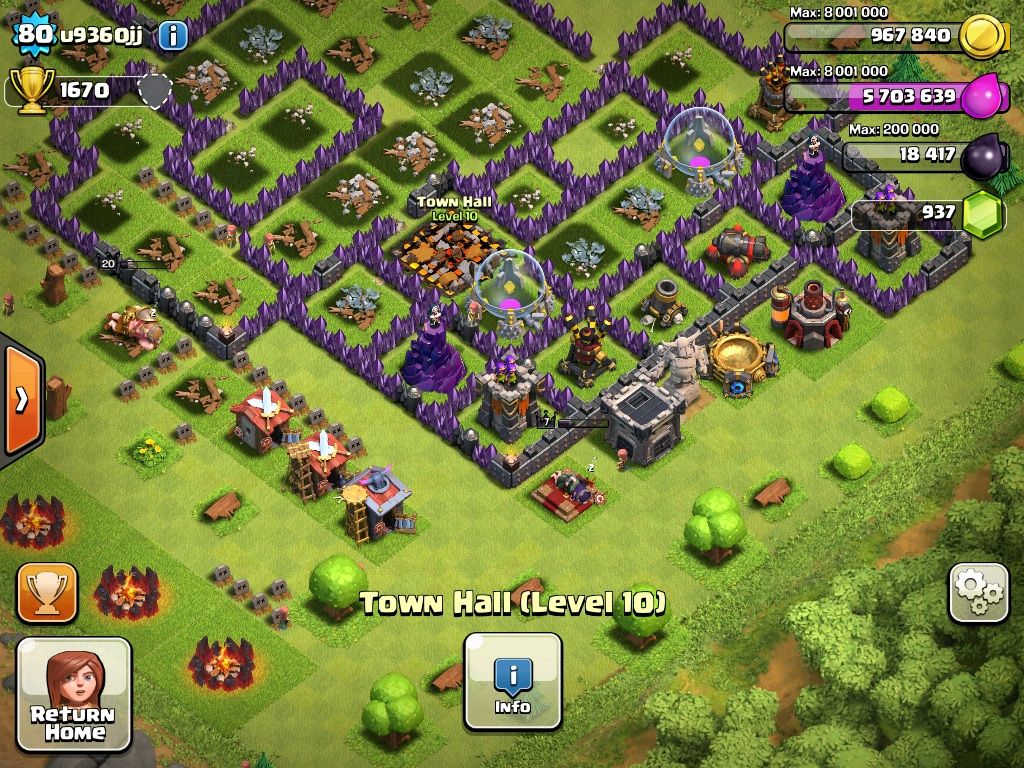The width and height of the screenshot is (1024, 768).
Task: Tap the green gem icon
Action: [983, 214]
